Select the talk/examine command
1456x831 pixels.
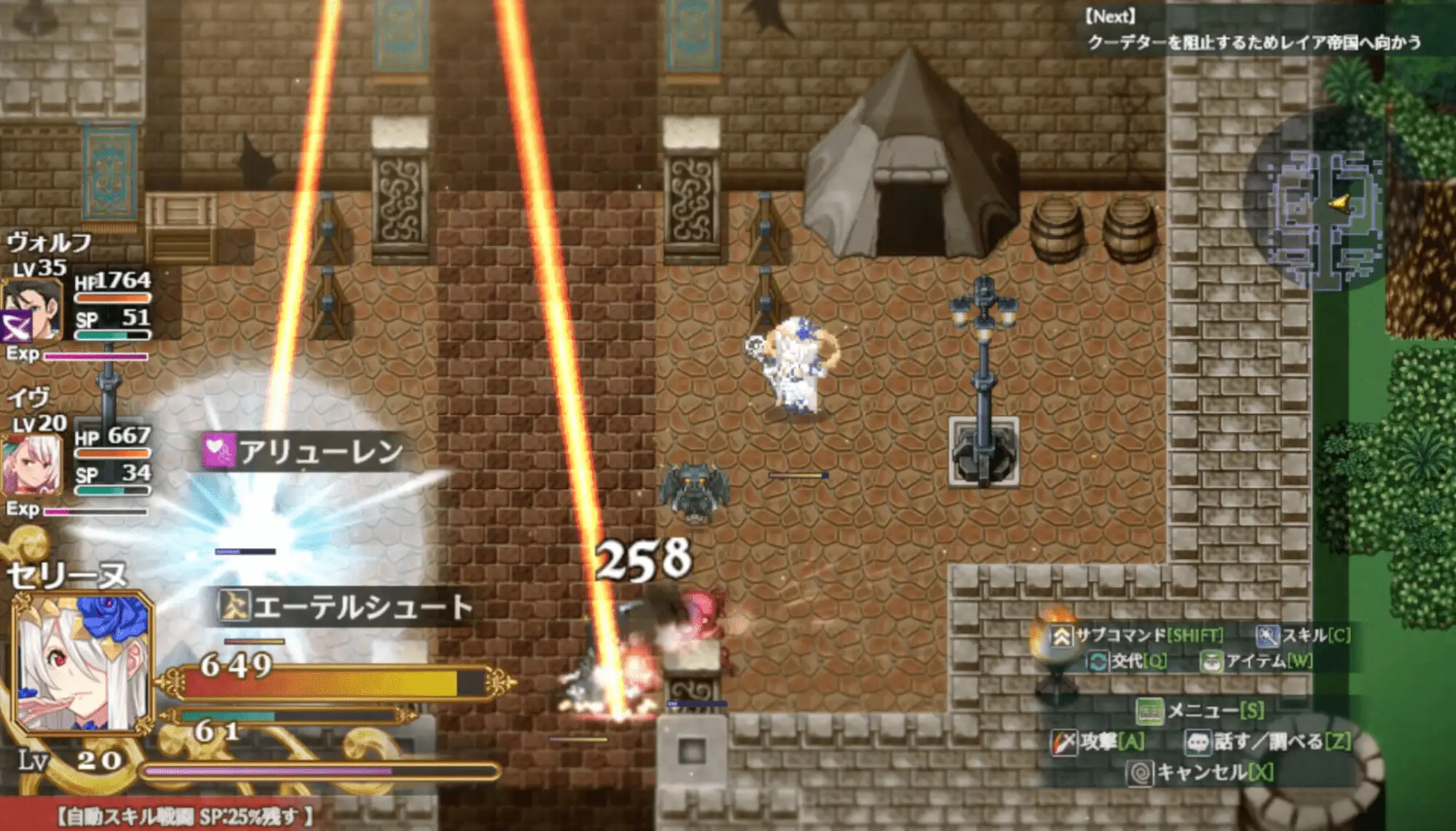pyautogui.click(x=1268, y=741)
